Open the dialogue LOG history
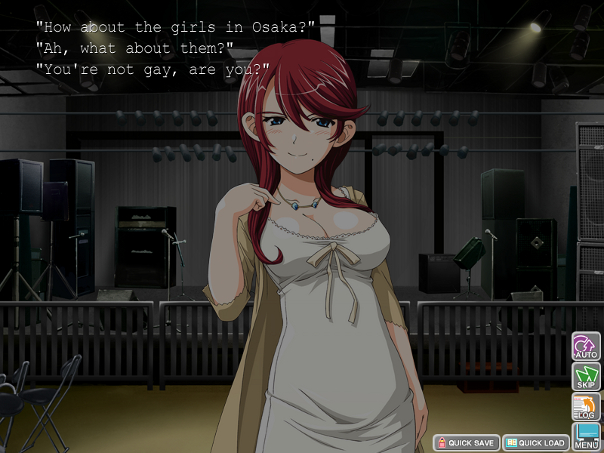Image resolution: width=604 pixels, height=453 pixels. (x=585, y=407)
